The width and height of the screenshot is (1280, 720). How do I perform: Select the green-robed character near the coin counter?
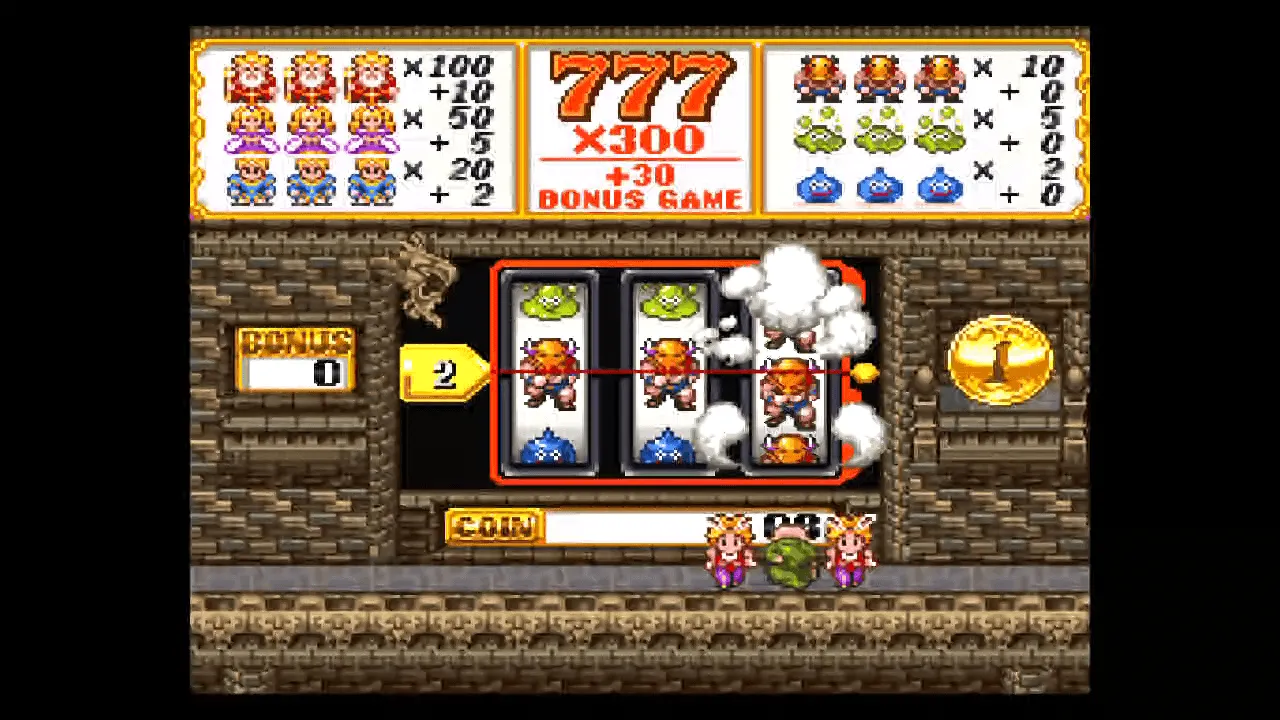[x=790, y=560]
